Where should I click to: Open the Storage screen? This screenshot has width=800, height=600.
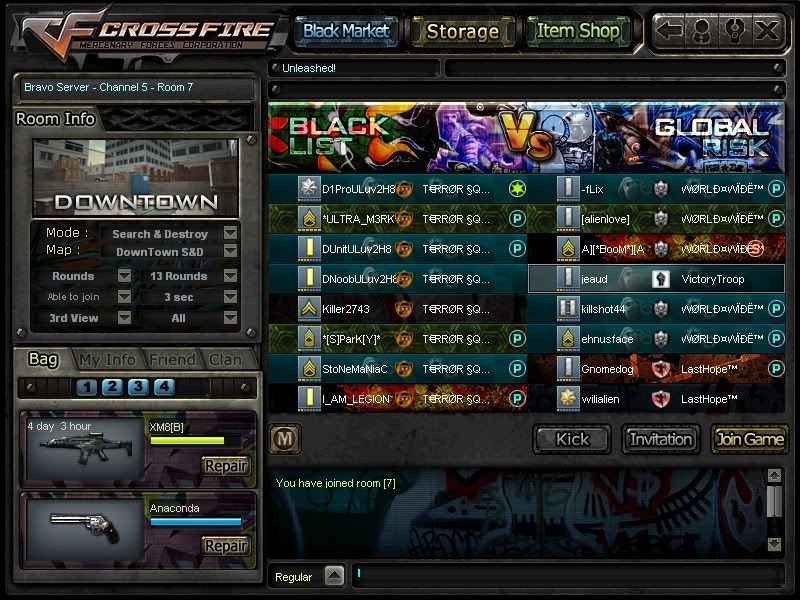pos(462,31)
